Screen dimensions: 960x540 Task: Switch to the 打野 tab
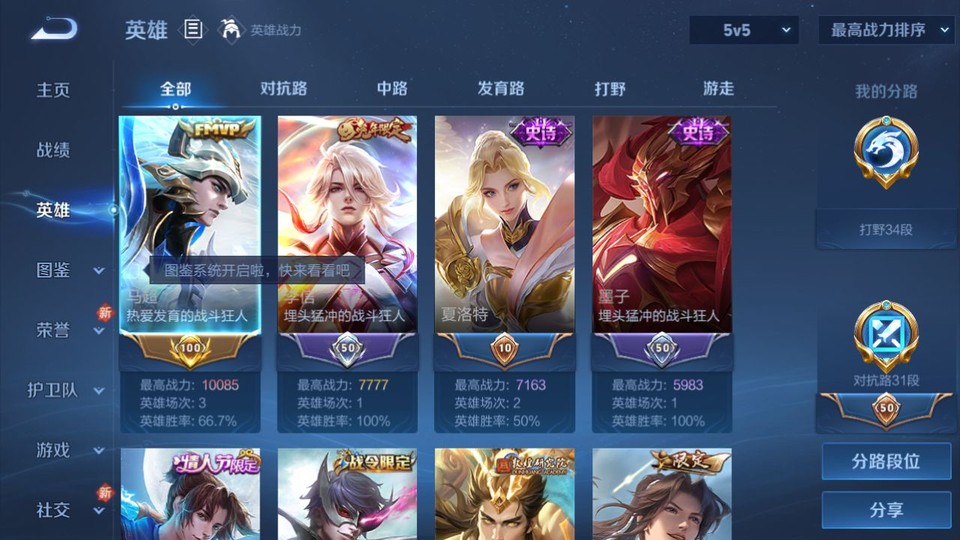610,88
